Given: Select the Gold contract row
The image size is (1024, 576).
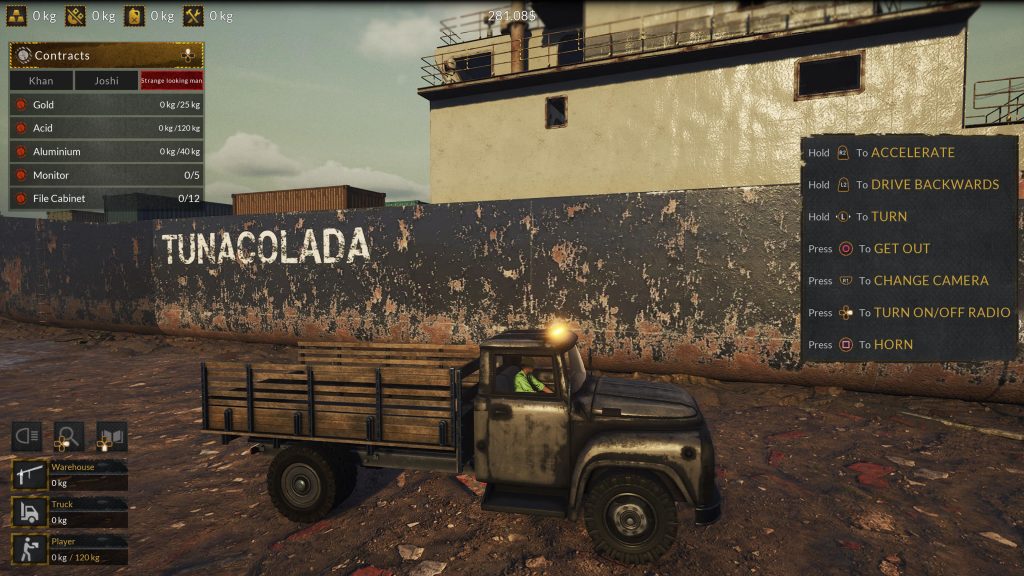Looking at the screenshot, I should click(x=106, y=104).
